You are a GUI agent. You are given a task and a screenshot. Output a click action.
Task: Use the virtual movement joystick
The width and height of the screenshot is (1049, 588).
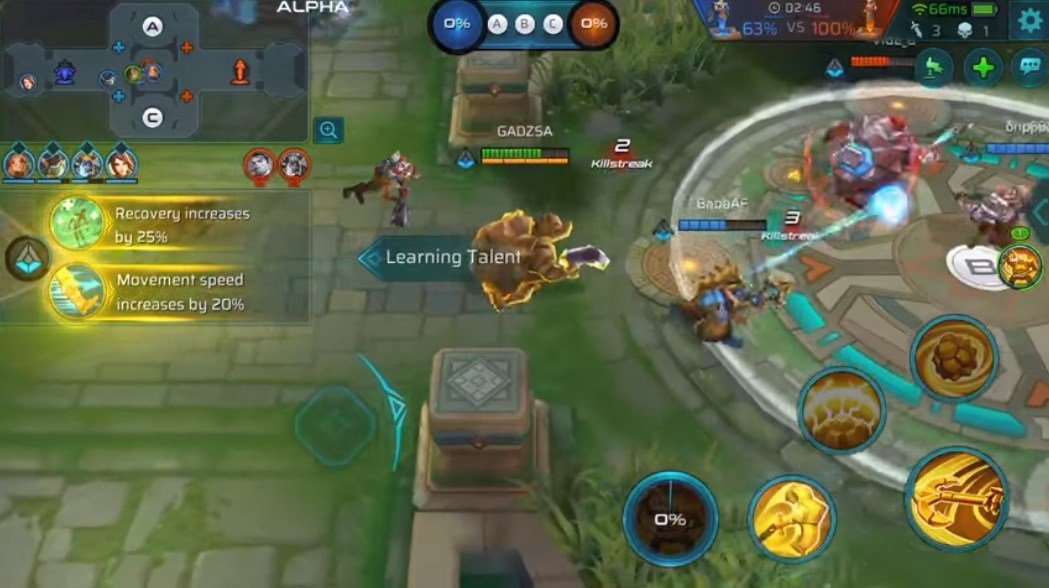tap(335, 425)
